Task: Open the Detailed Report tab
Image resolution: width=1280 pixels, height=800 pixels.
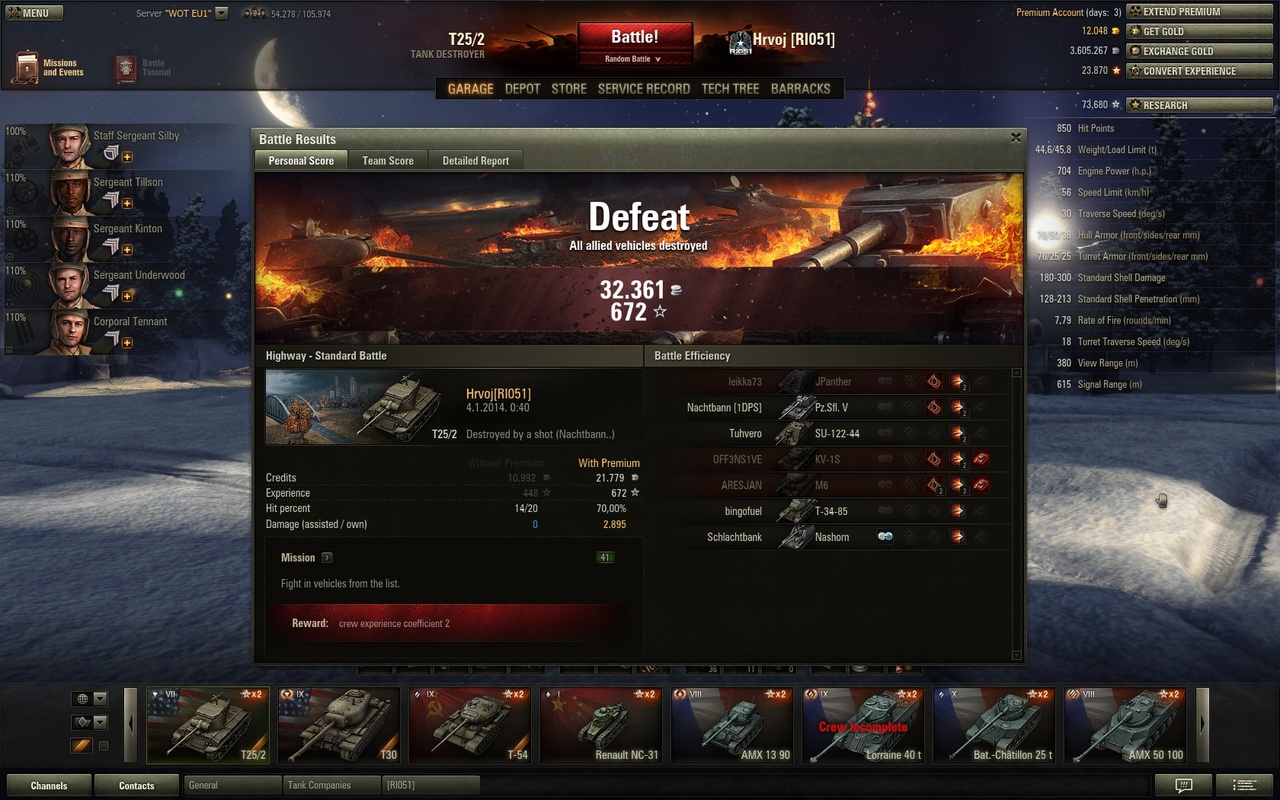Action: click(475, 160)
